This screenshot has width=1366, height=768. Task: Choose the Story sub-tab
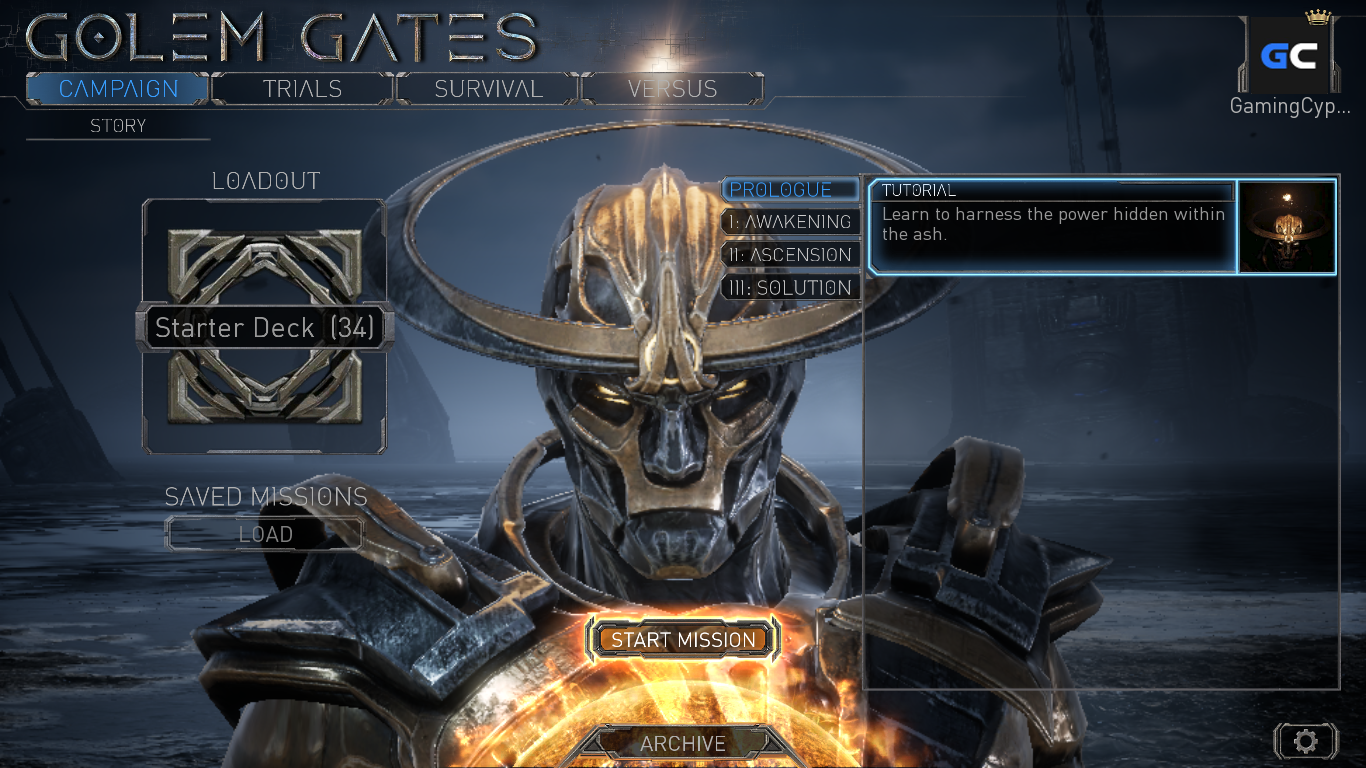(118, 126)
